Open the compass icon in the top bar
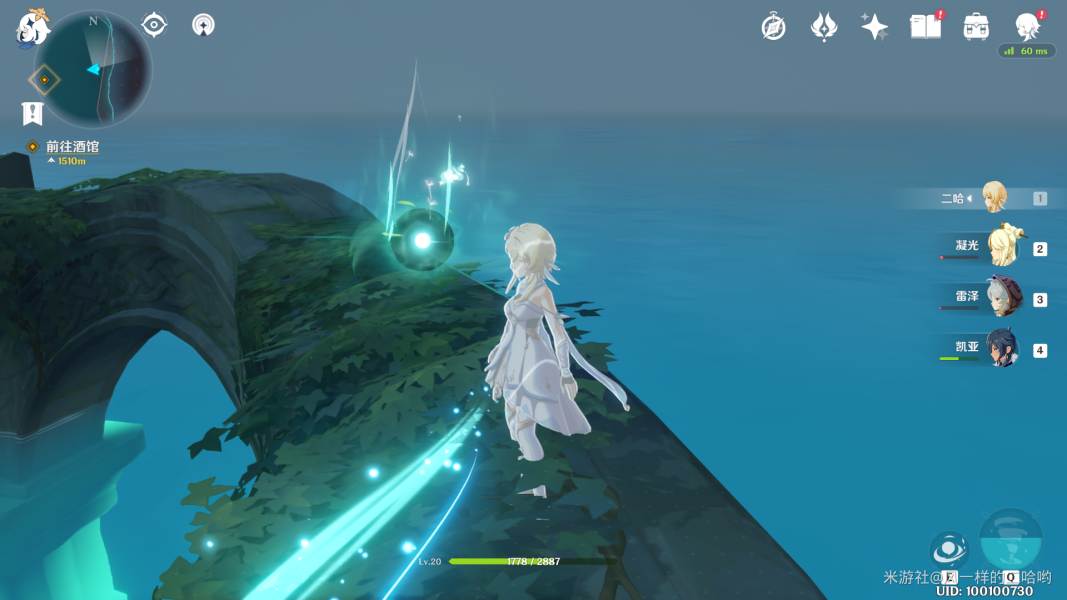The width and height of the screenshot is (1067, 600). pyautogui.click(x=773, y=27)
